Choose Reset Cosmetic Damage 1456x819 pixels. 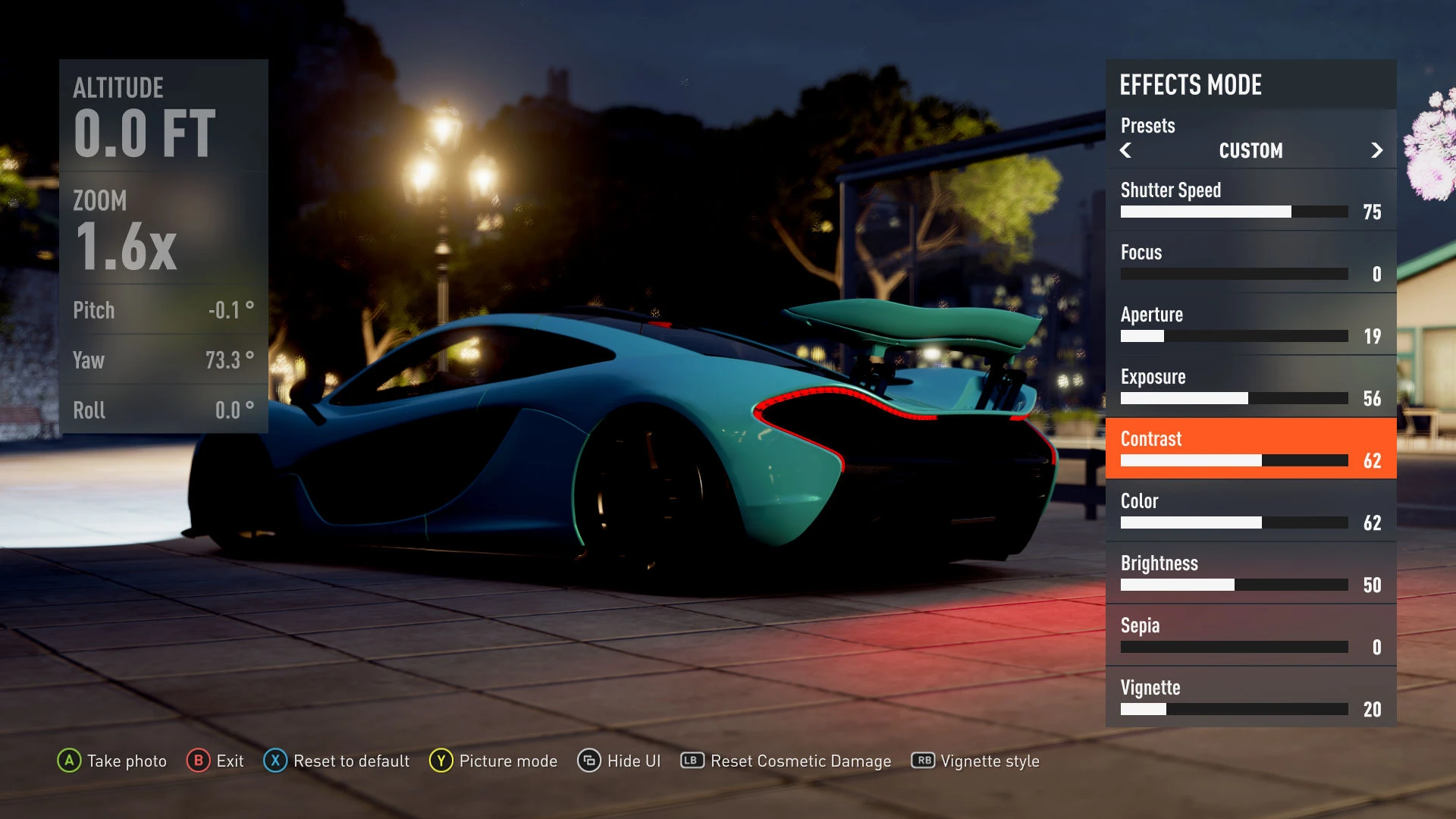786,761
